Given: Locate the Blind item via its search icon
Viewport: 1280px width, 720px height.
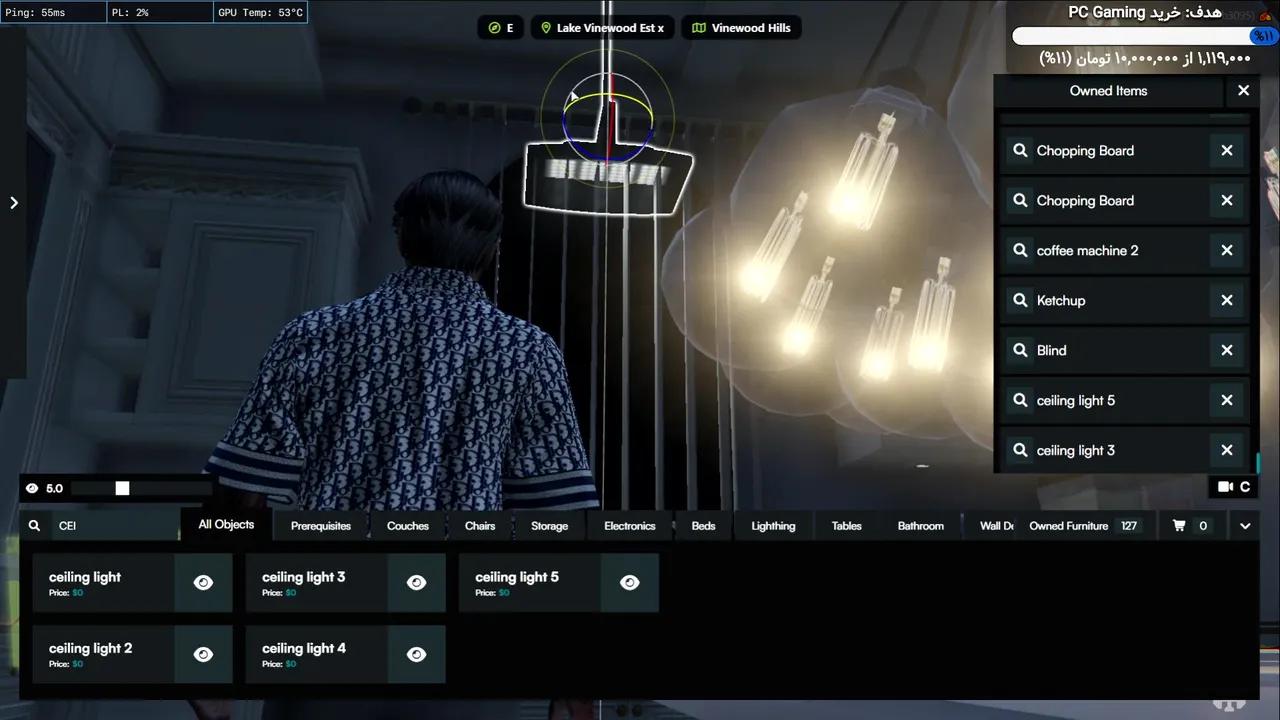Looking at the screenshot, I should (1020, 350).
